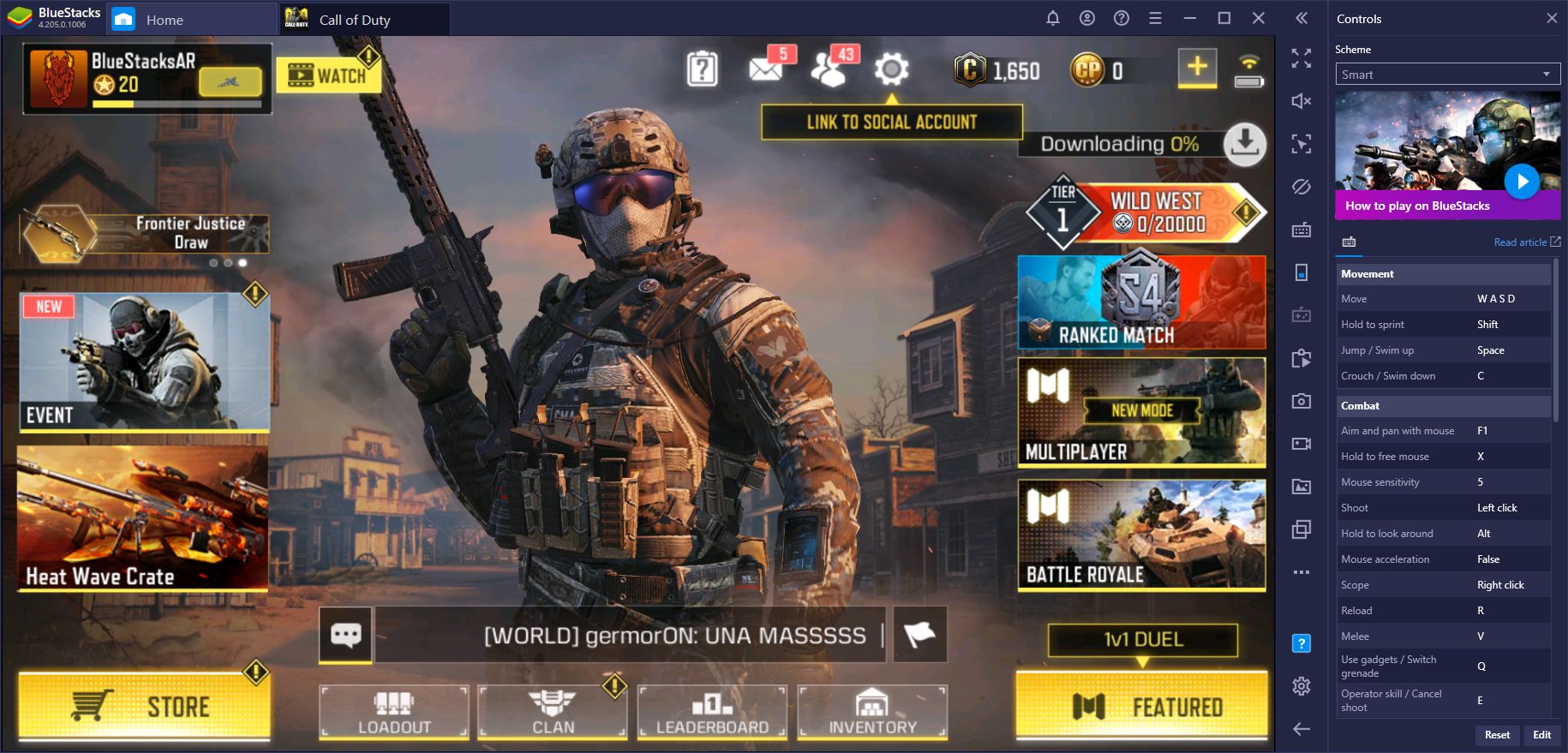Open the Watch section
Viewport: 1568px width, 753px height.
tap(328, 75)
